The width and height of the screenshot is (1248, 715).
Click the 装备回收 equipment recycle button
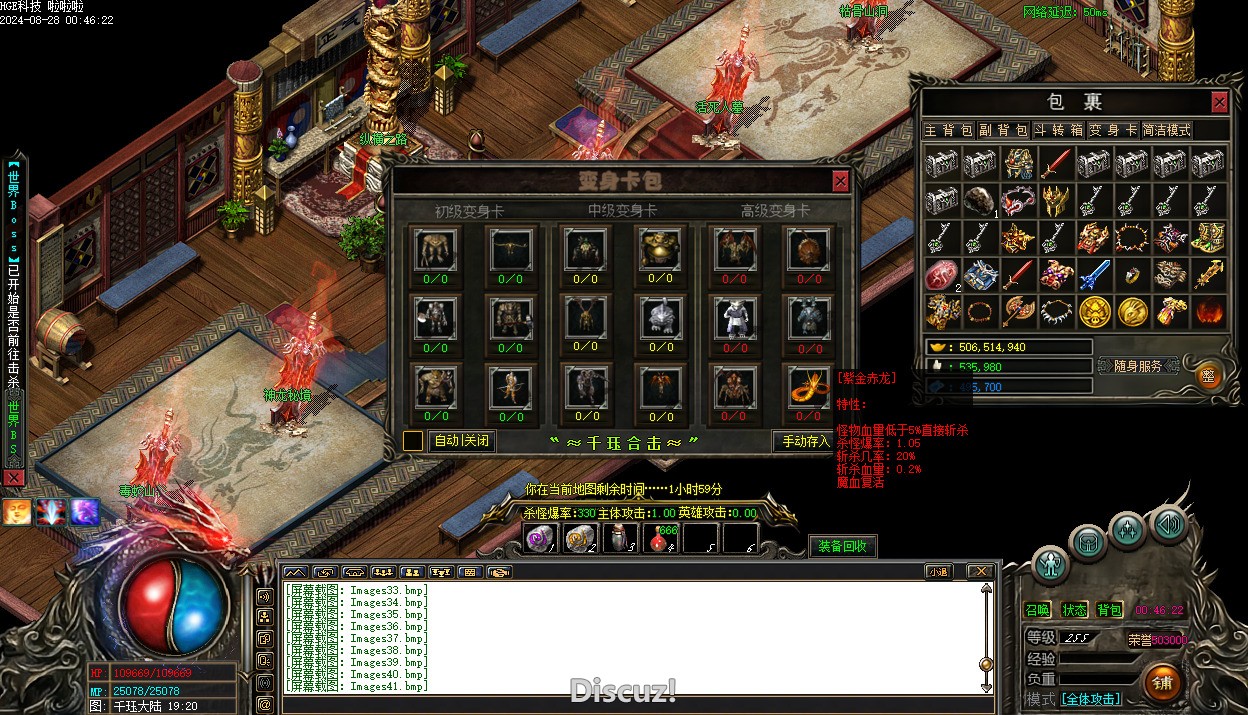[x=842, y=546]
